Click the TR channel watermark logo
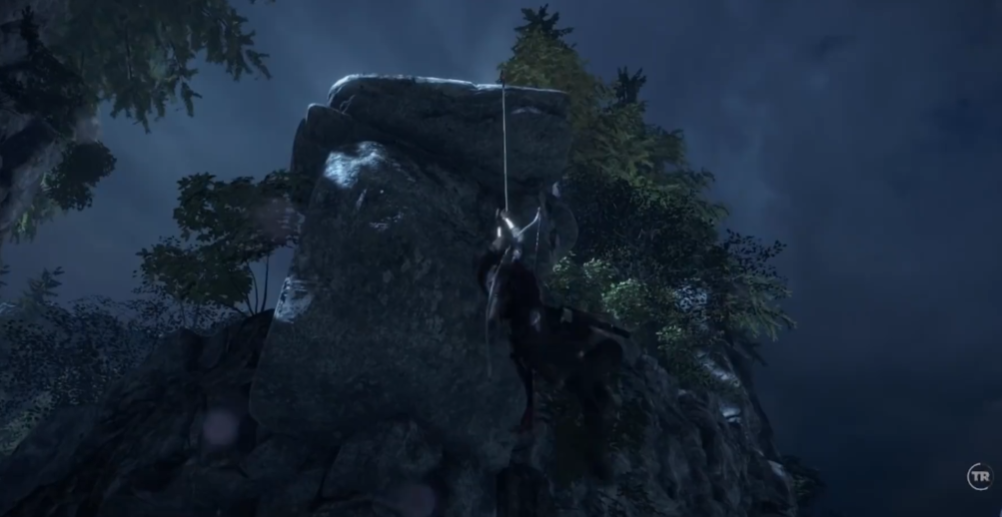The image size is (1002, 517). click(x=977, y=476)
